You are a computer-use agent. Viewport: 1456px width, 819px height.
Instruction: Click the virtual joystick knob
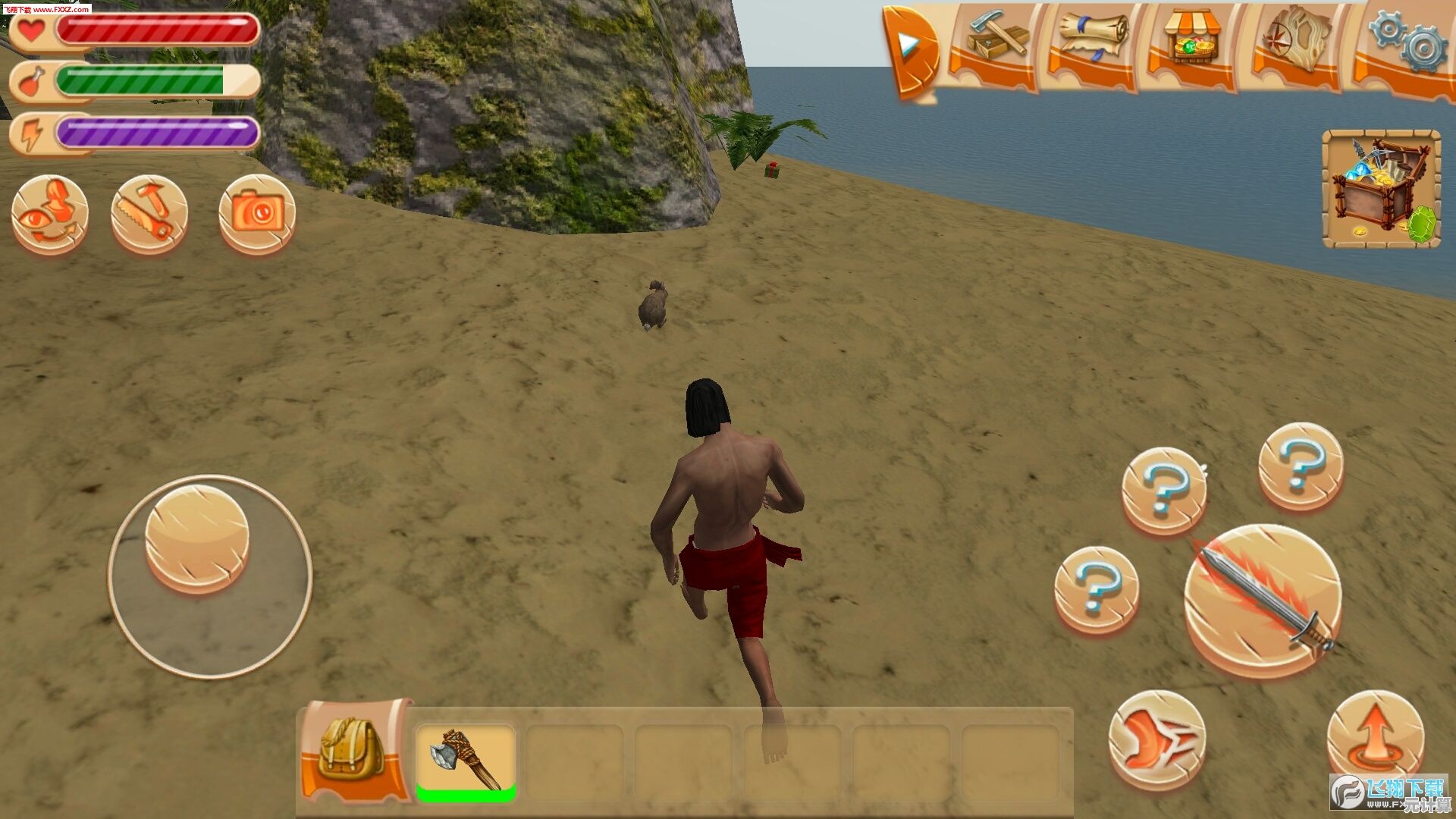click(197, 537)
